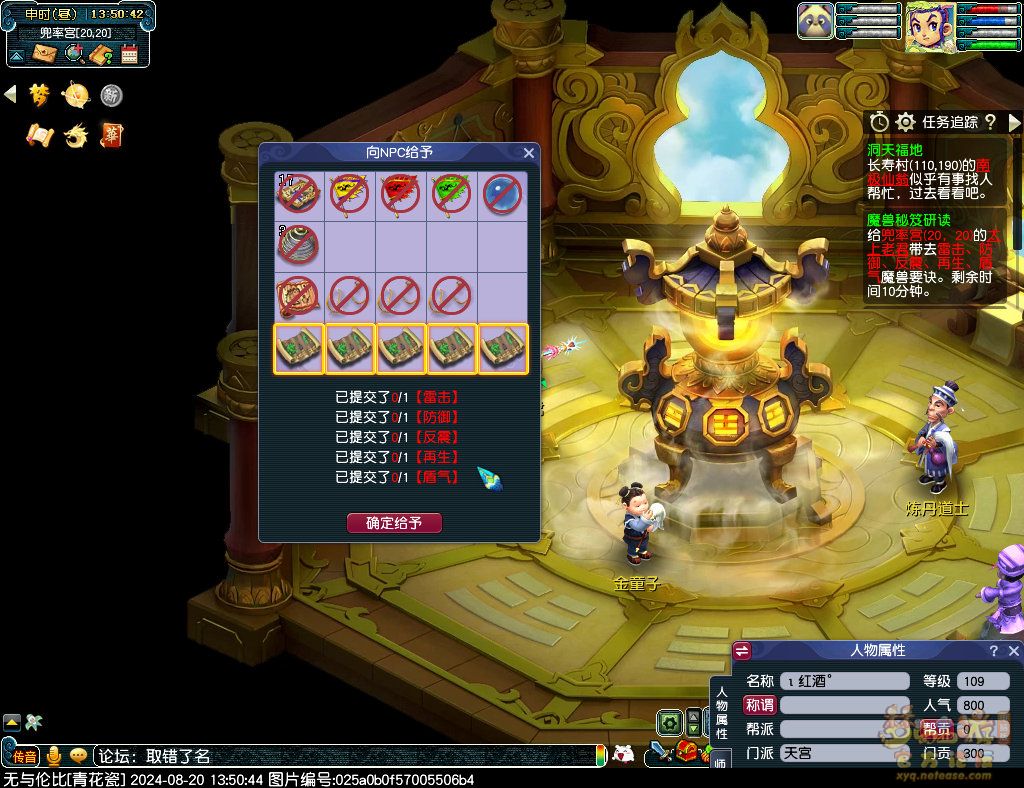Viewport: 1024px width, 788px height.
Task: Open the red 華 book icon
Action: click(111, 135)
